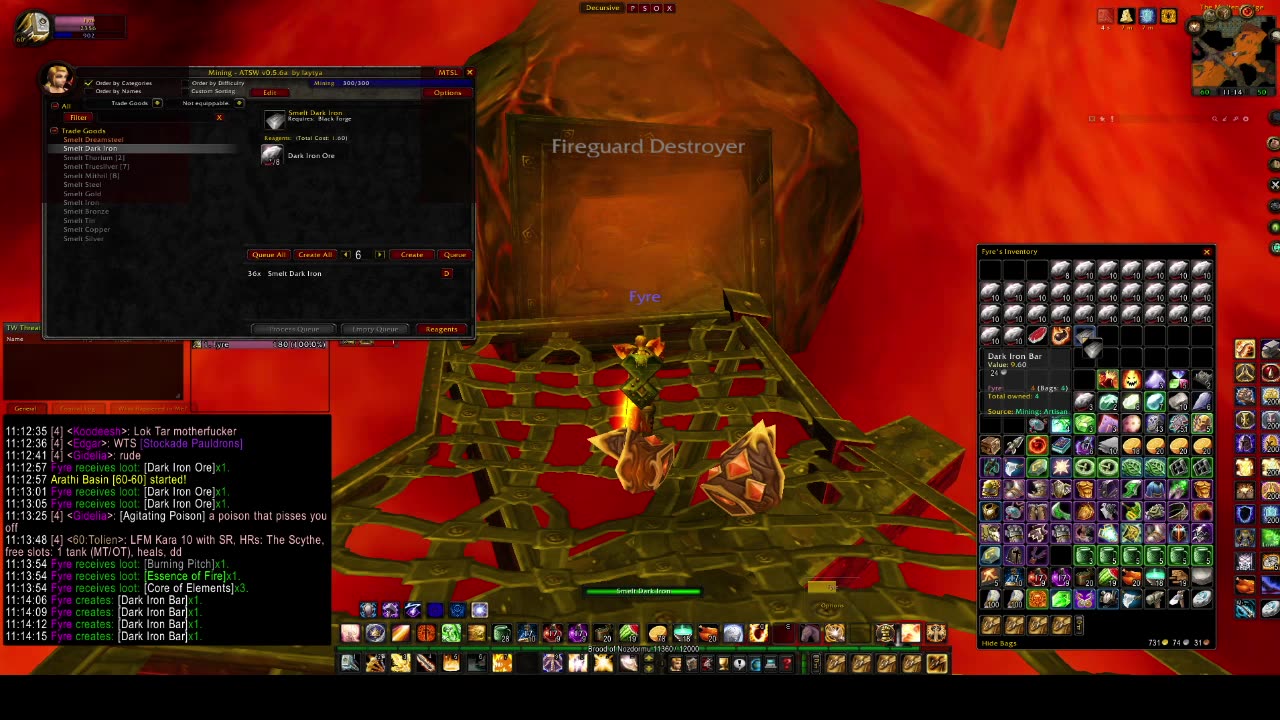Click the Dark Iron Bar icon in Fyre's Inventory
The image size is (1280, 720).
(x=1085, y=335)
